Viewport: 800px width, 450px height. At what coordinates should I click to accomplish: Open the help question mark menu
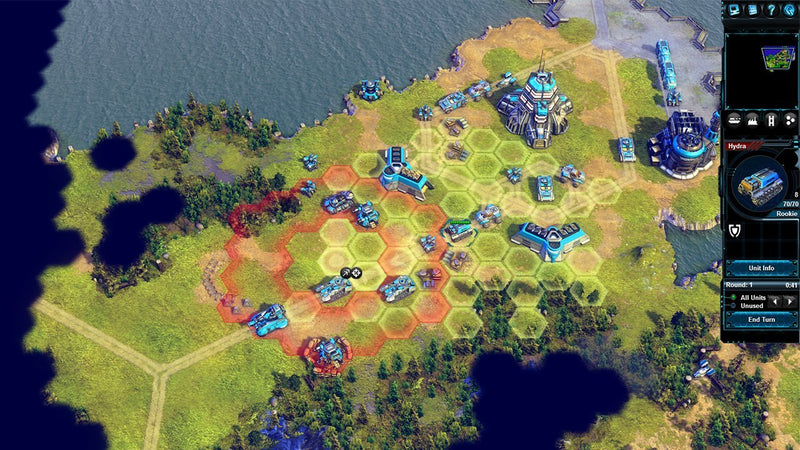(x=771, y=9)
